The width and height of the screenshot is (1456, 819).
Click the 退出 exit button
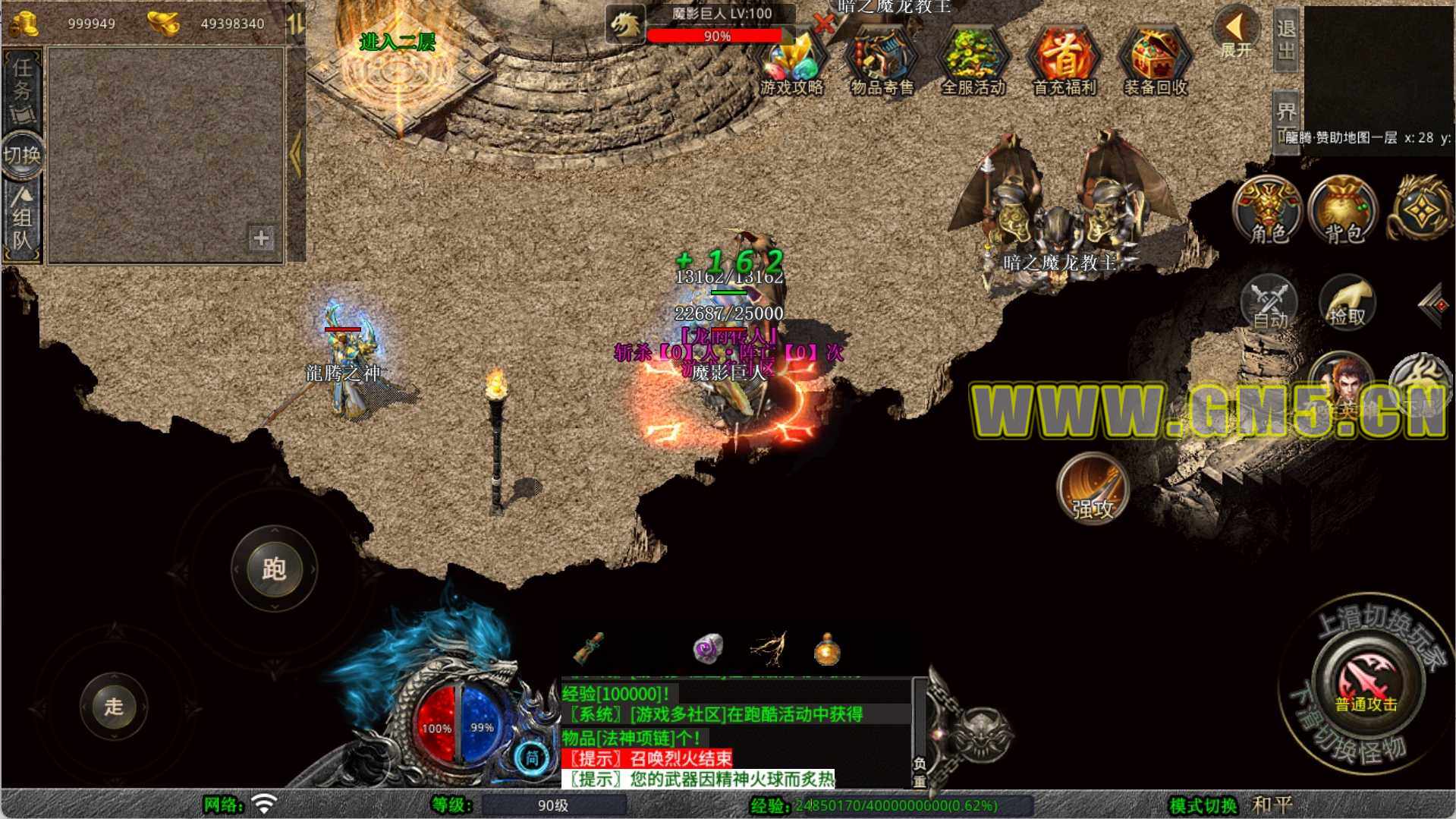point(1286,39)
